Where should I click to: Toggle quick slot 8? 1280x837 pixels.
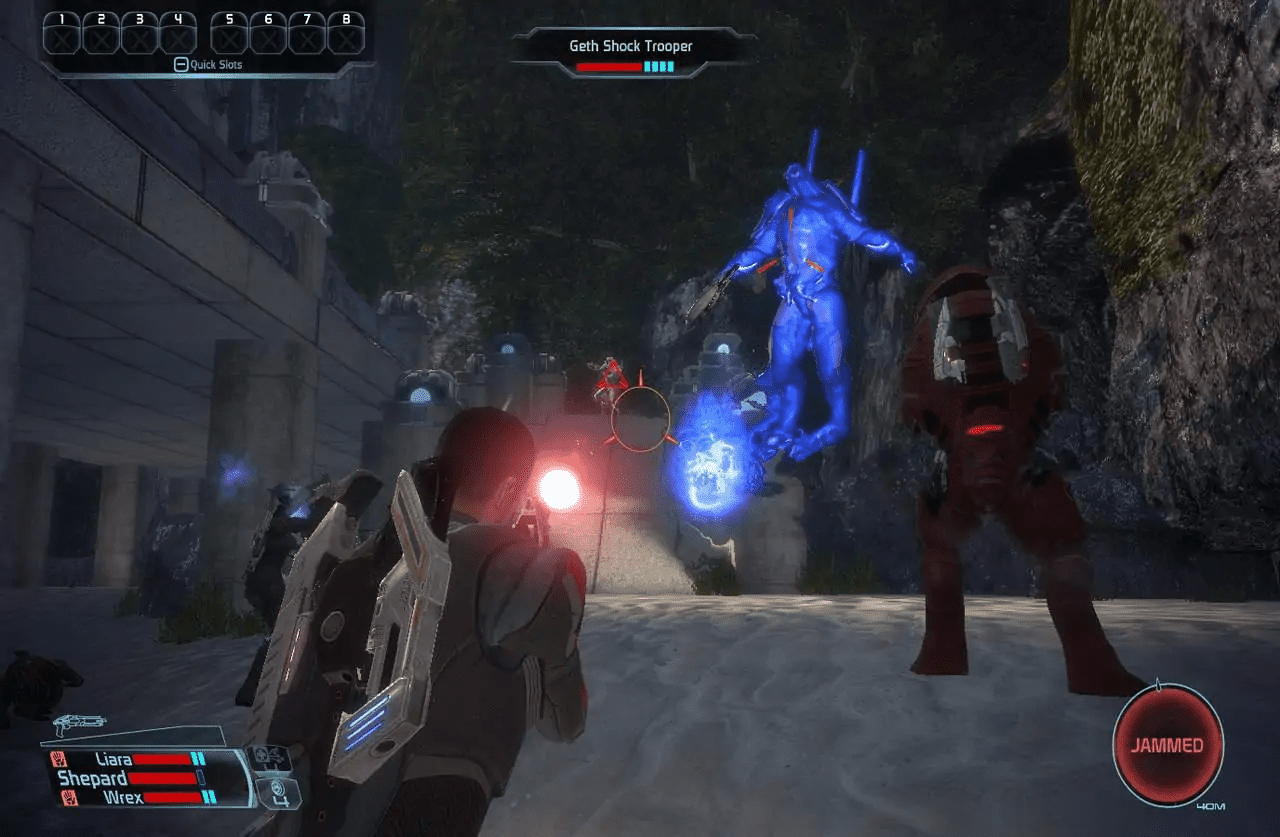(345, 35)
